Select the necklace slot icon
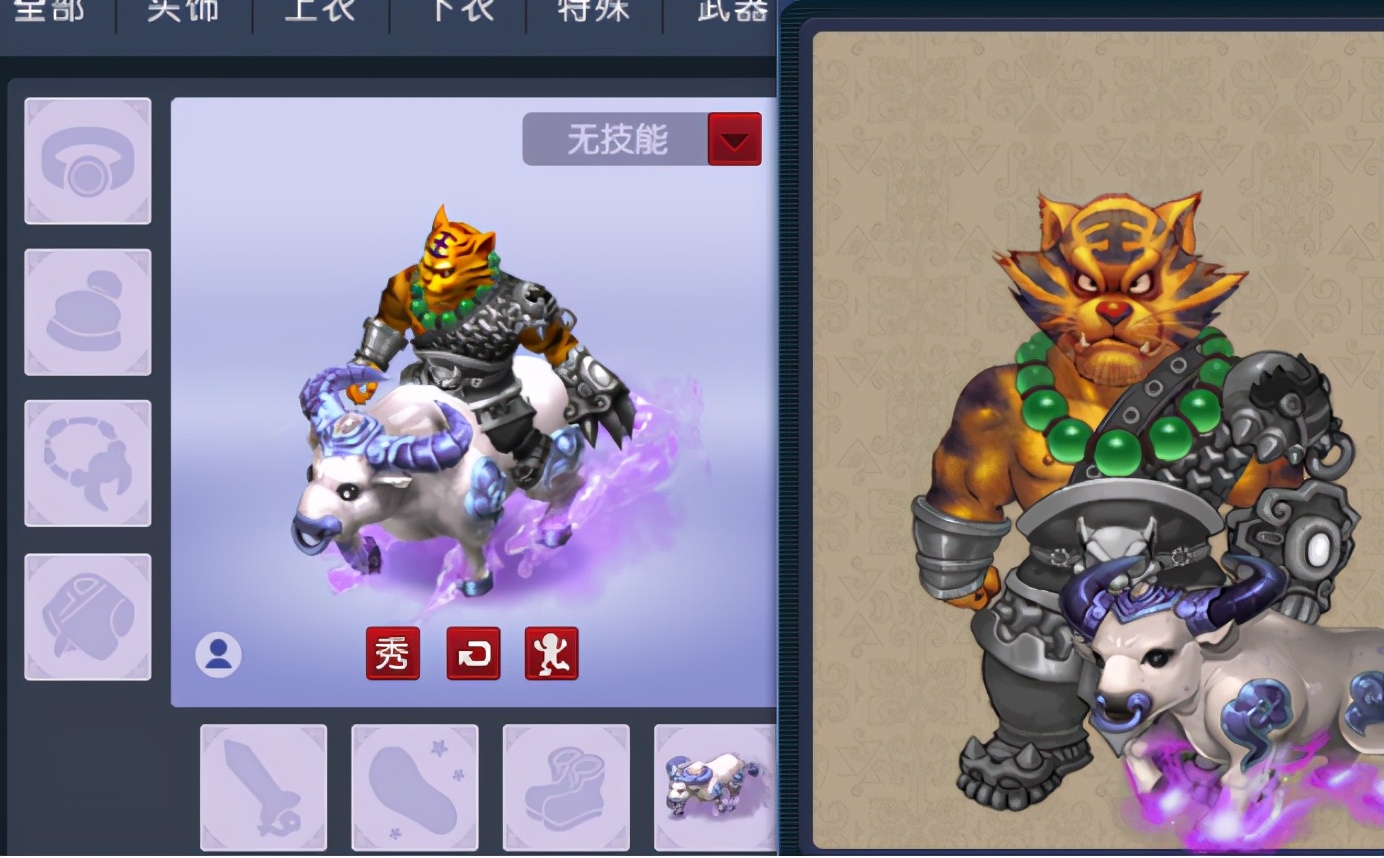This screenshot has width=1384, height=858. point(88,463)
